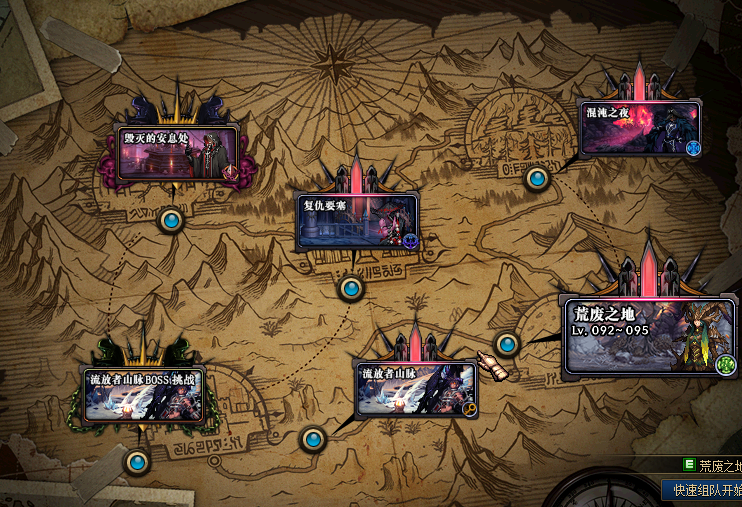
Task: Choose the 复仇要塞 dungeon card
Action: point(356,222)
